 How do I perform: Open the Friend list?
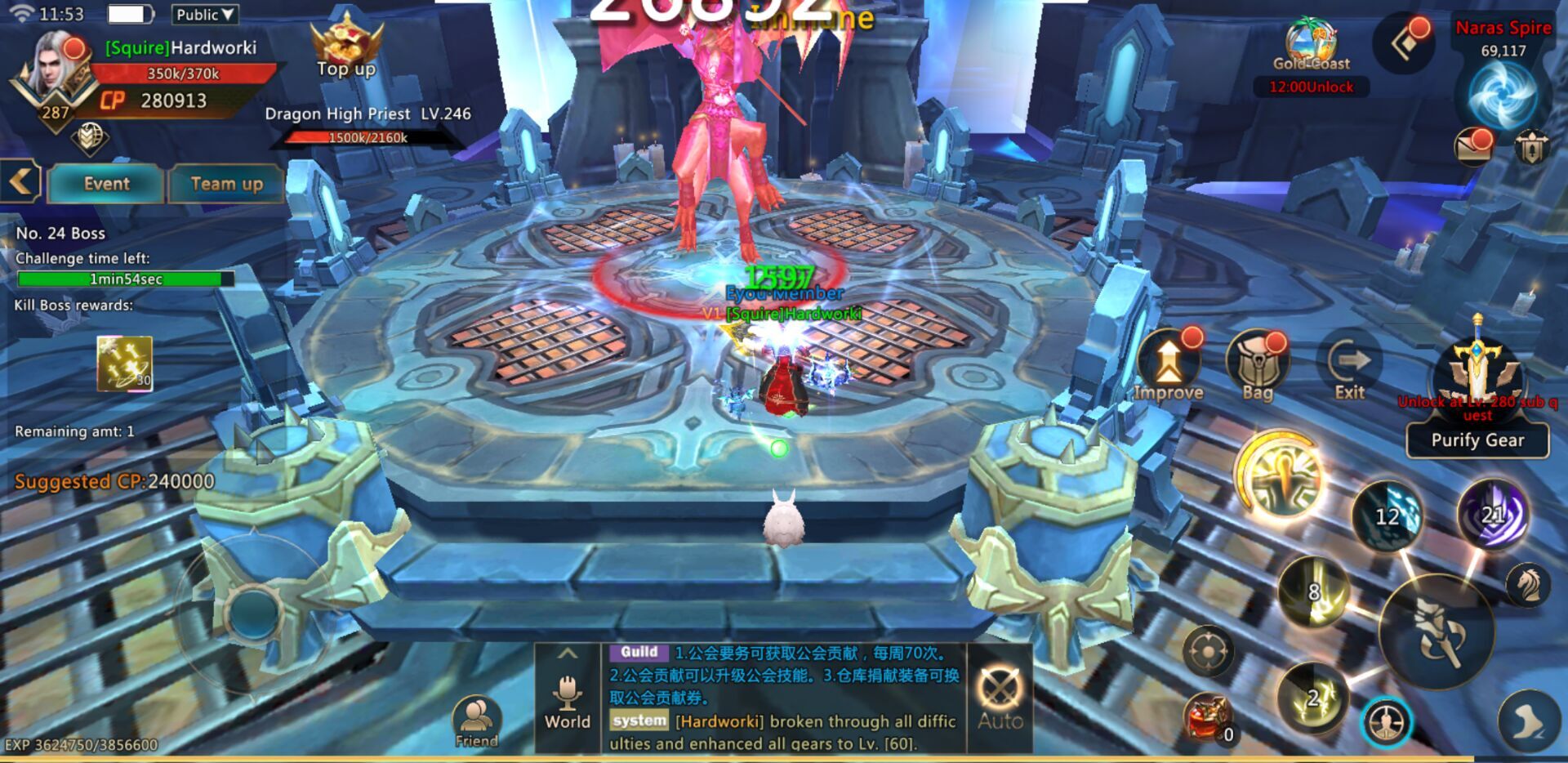pyautogui.click(x=476, y=722)
